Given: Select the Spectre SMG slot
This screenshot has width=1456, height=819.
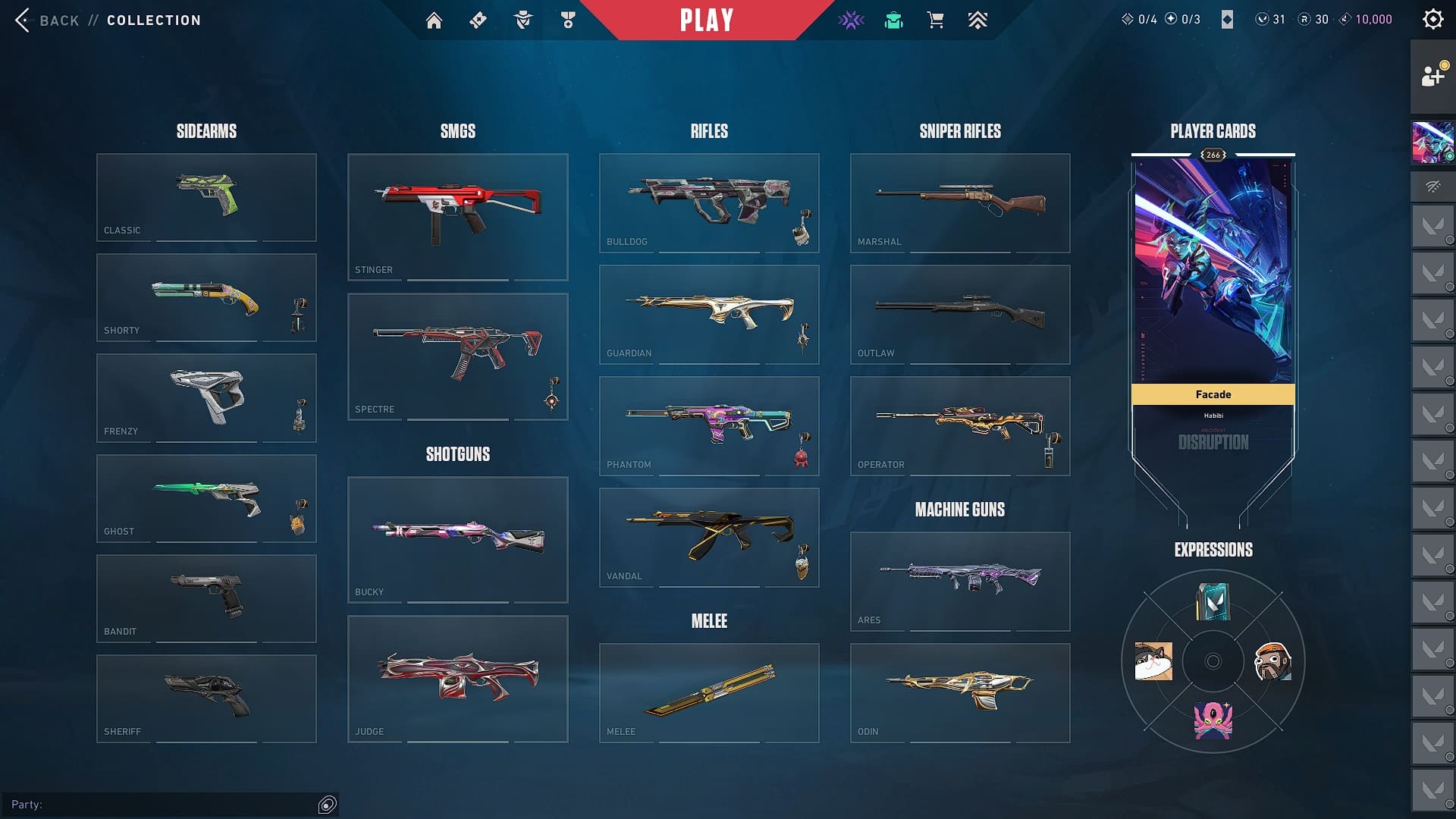Looking at the screenshot, I should point(457,356).
